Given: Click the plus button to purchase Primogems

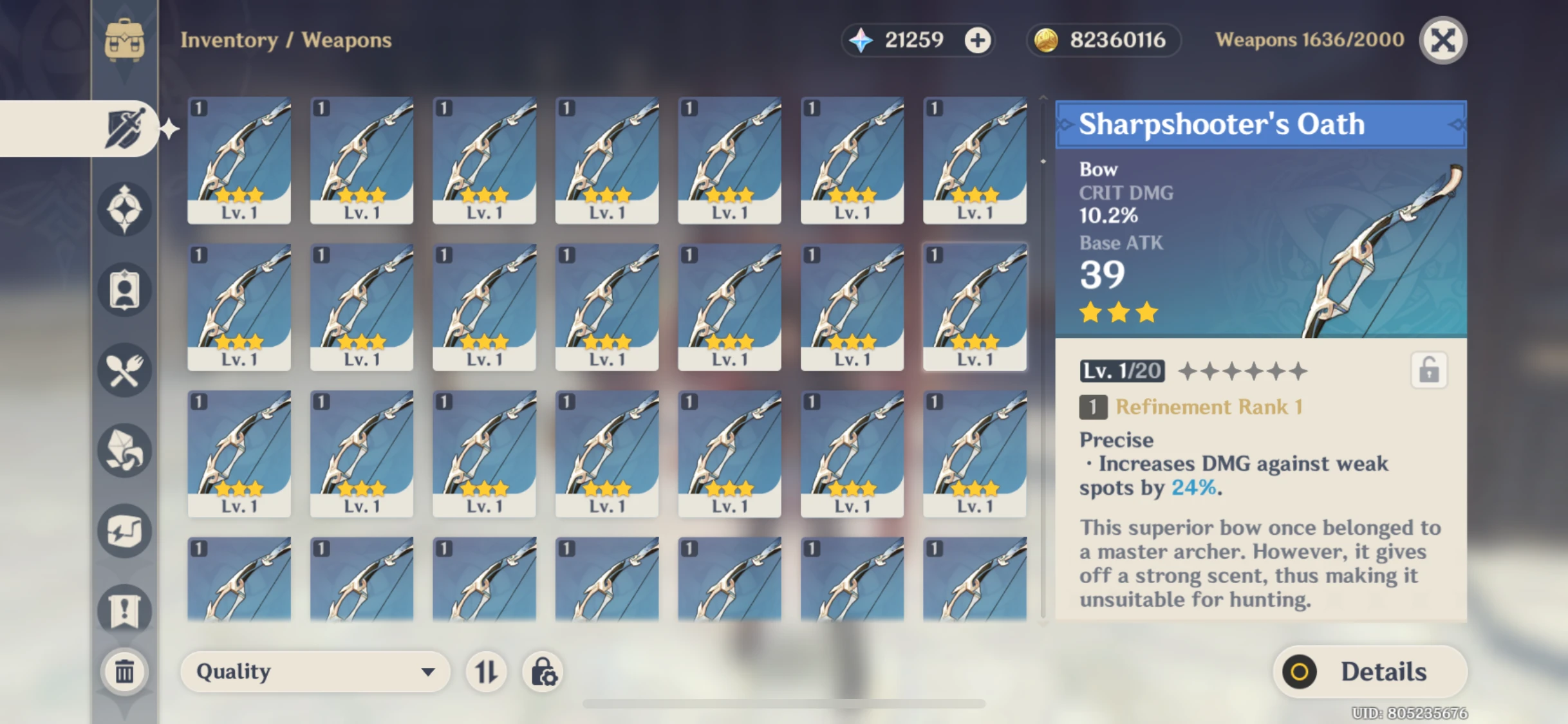Looking at the screenshot, I should (978, 40).
